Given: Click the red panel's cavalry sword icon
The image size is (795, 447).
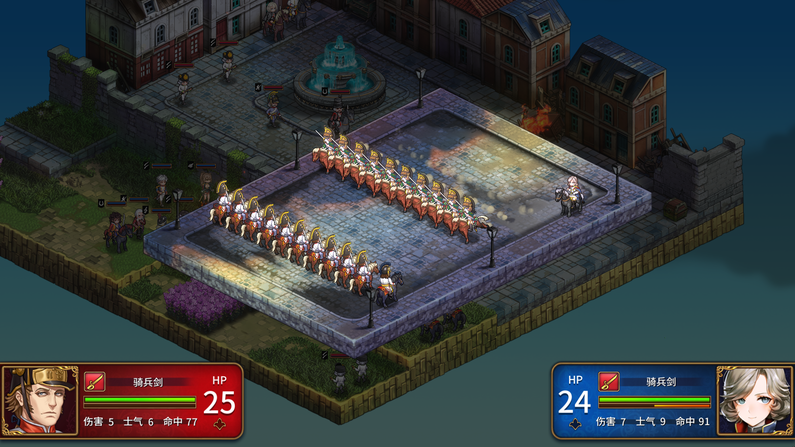Looking at the screenshot, I should coord(95,381).
